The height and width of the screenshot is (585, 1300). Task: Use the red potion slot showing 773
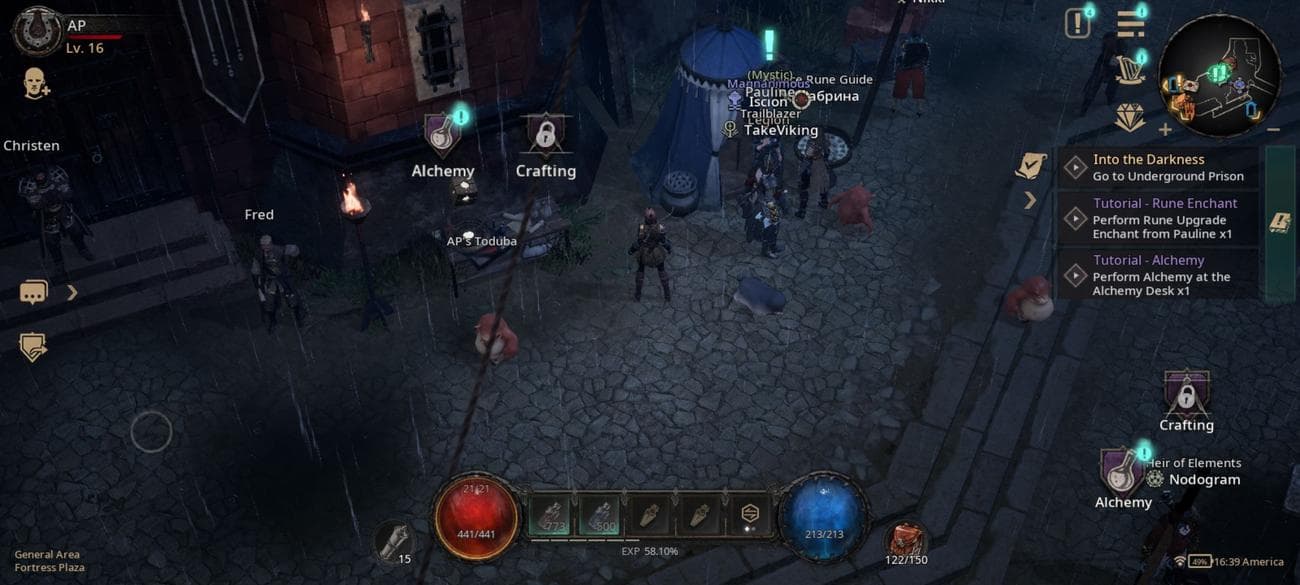[550, 516]
